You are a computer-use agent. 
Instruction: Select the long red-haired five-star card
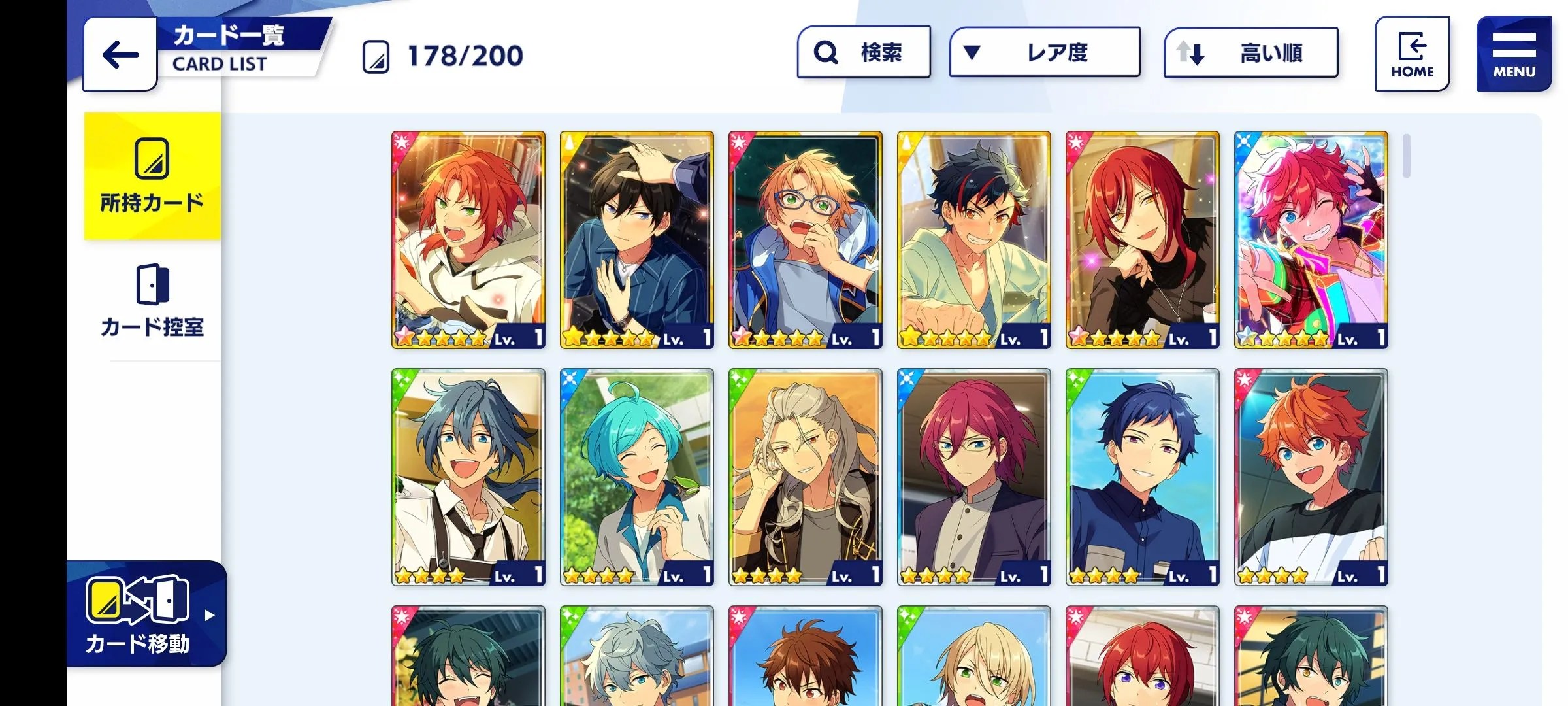[1142, 240]
